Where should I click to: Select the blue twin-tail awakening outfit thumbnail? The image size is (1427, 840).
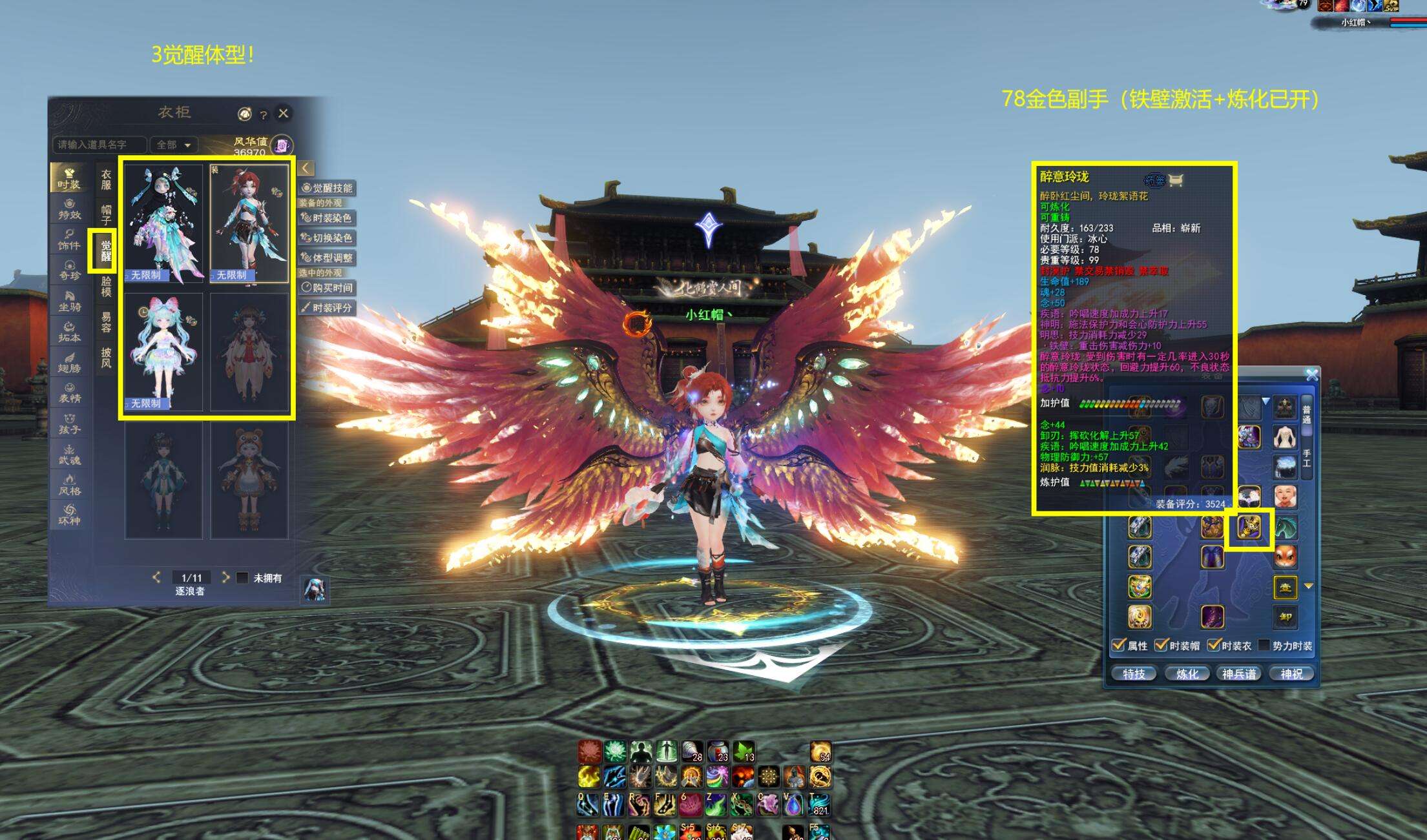pos(163,352)
